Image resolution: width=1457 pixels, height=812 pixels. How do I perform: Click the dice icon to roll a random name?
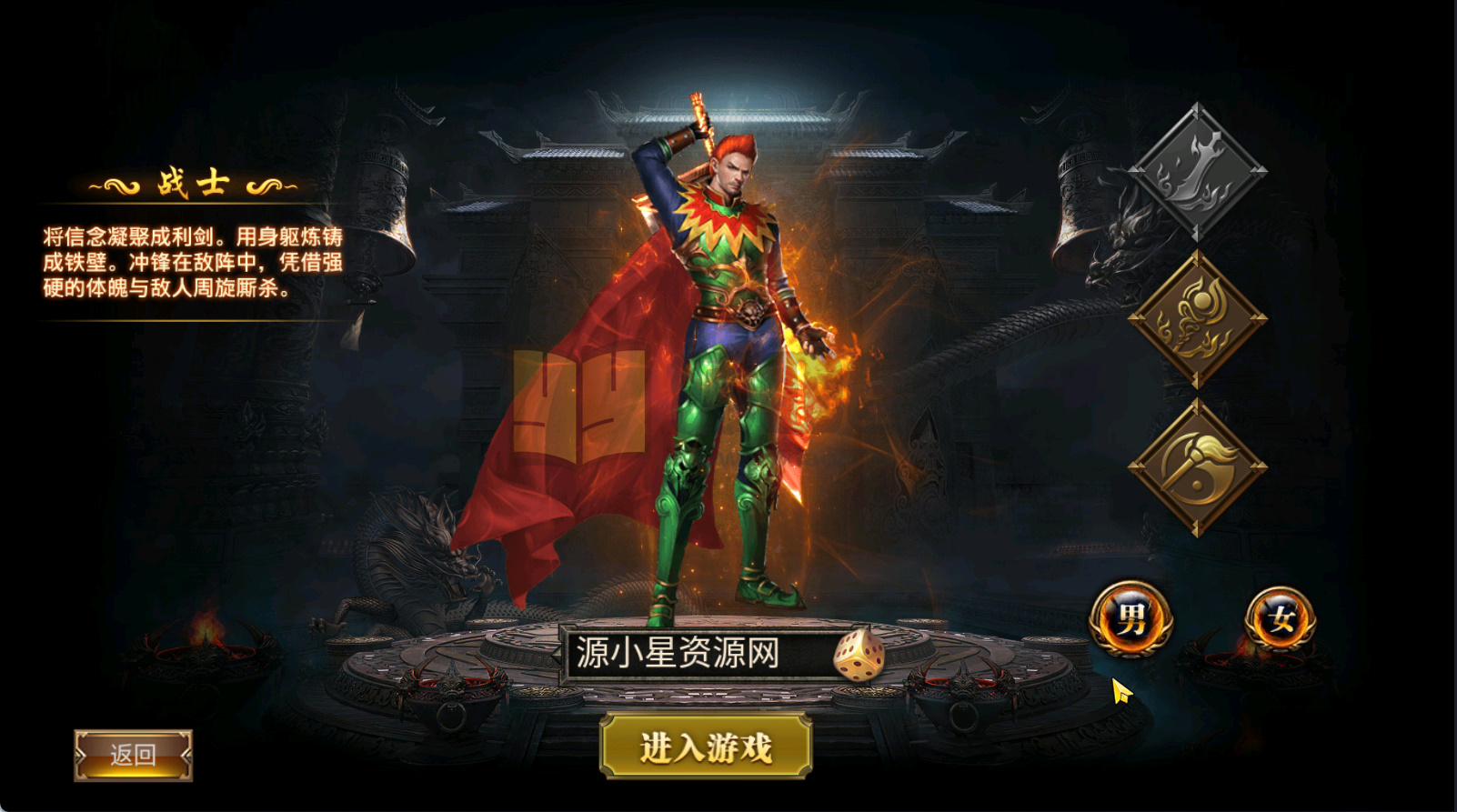pyautogui.click(x=859, y=657)
